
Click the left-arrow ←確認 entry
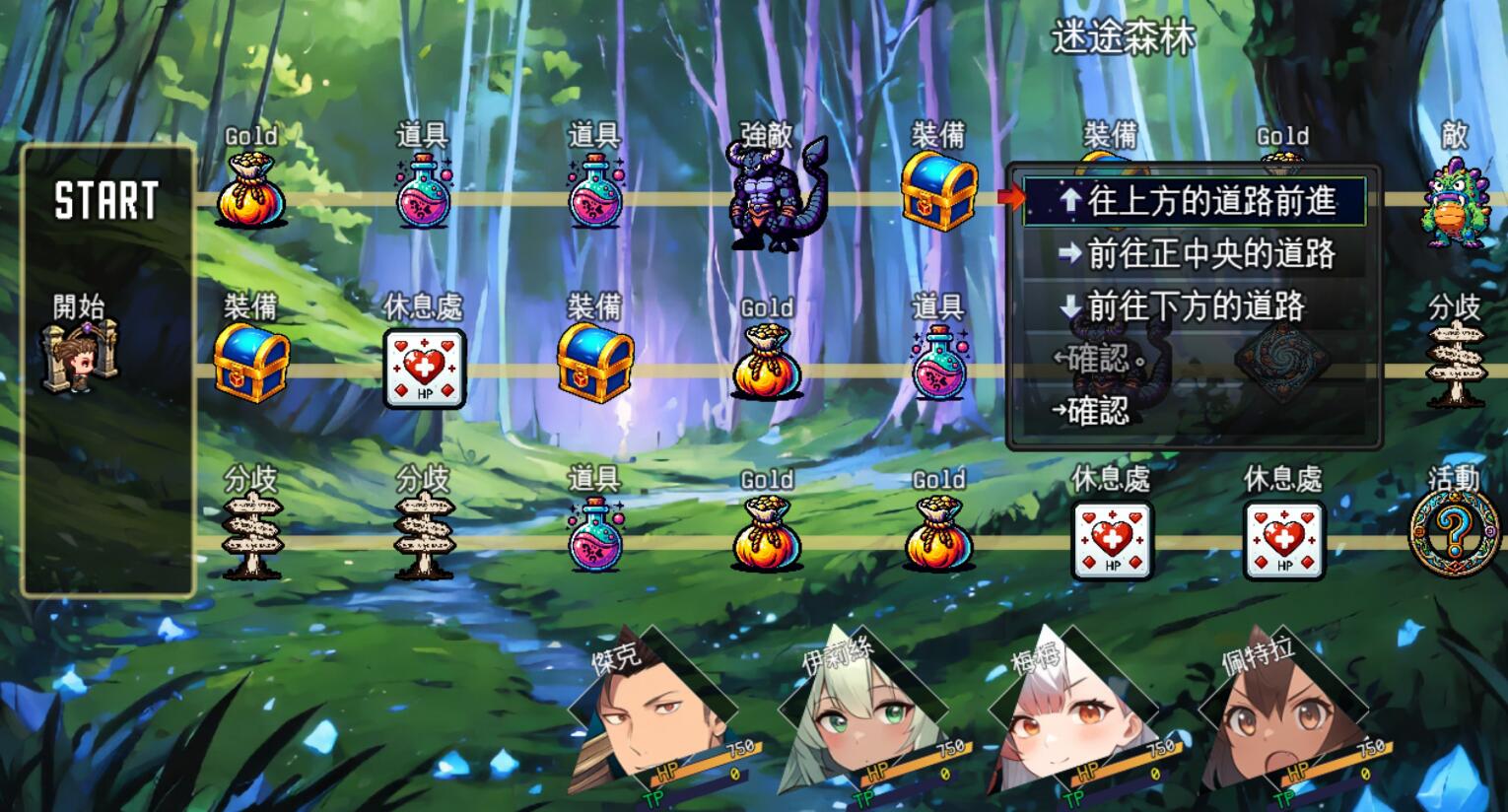tap(1098, 359)
